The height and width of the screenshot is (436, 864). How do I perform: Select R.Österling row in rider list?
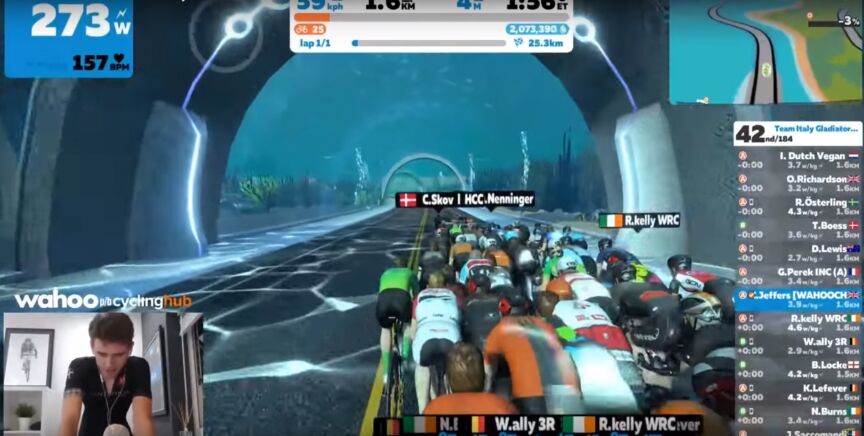click(x=798, y=206)
